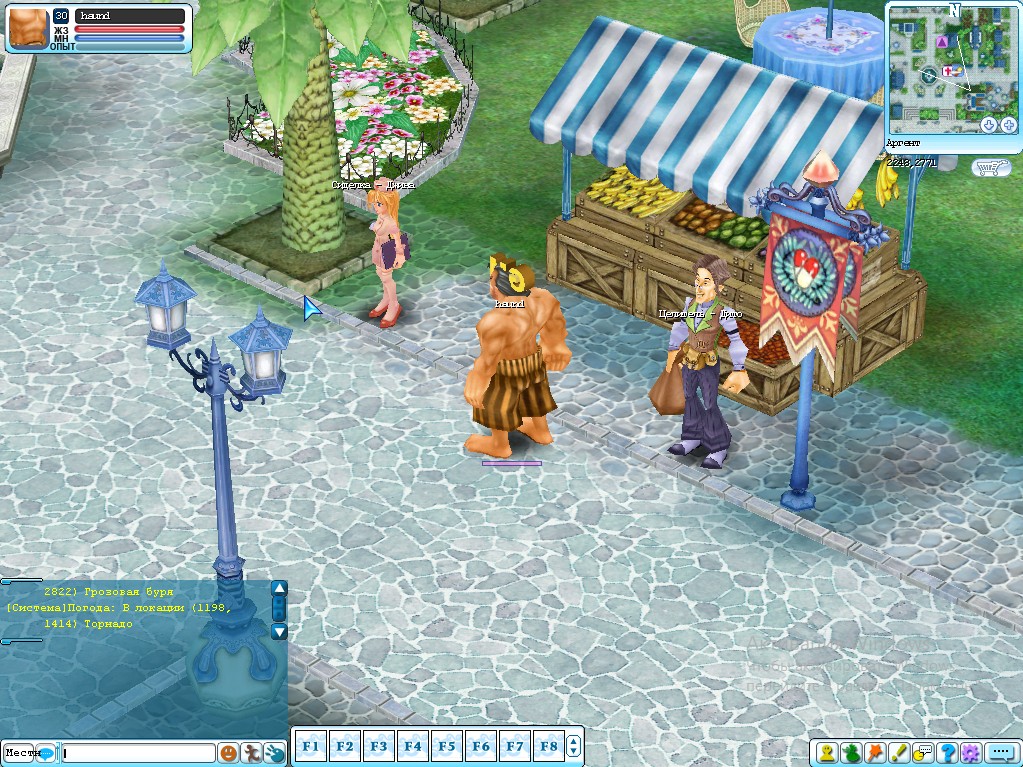Open the yellow character figure menu
This screenshot has width=1023, height=767.
[828, 752]
